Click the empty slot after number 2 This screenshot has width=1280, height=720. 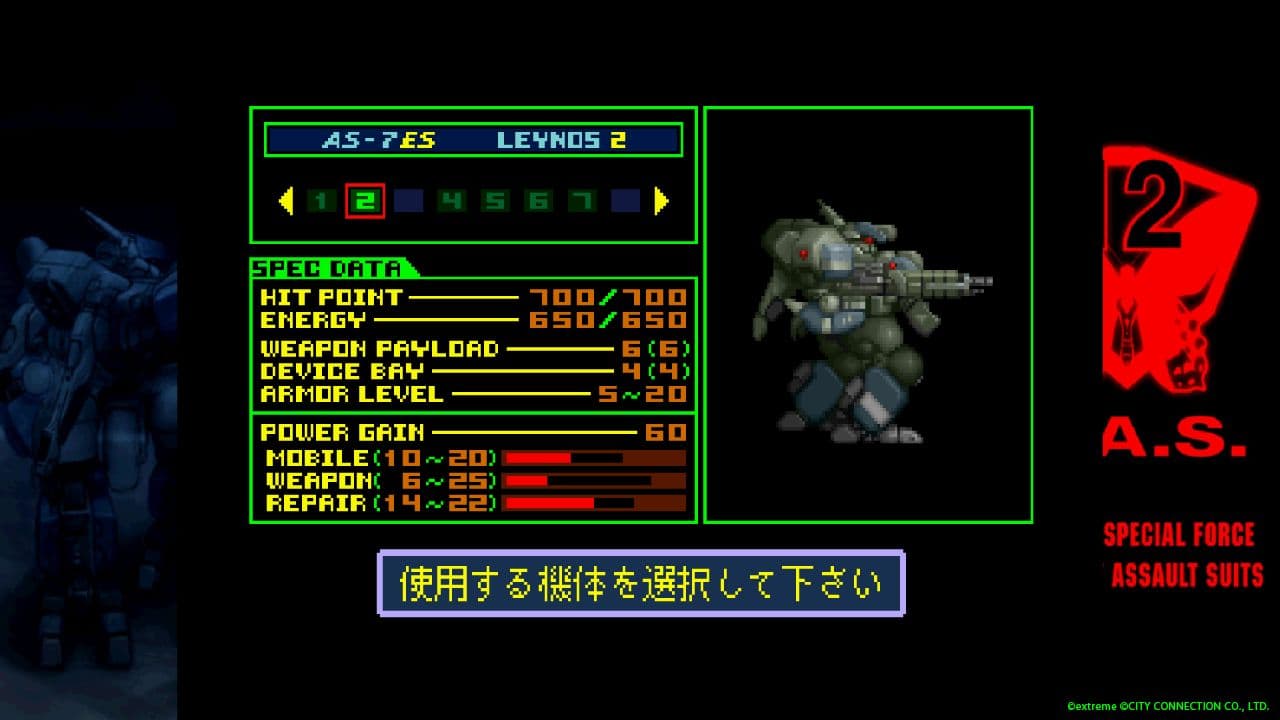pyautogui.click(x=410, y=199)
